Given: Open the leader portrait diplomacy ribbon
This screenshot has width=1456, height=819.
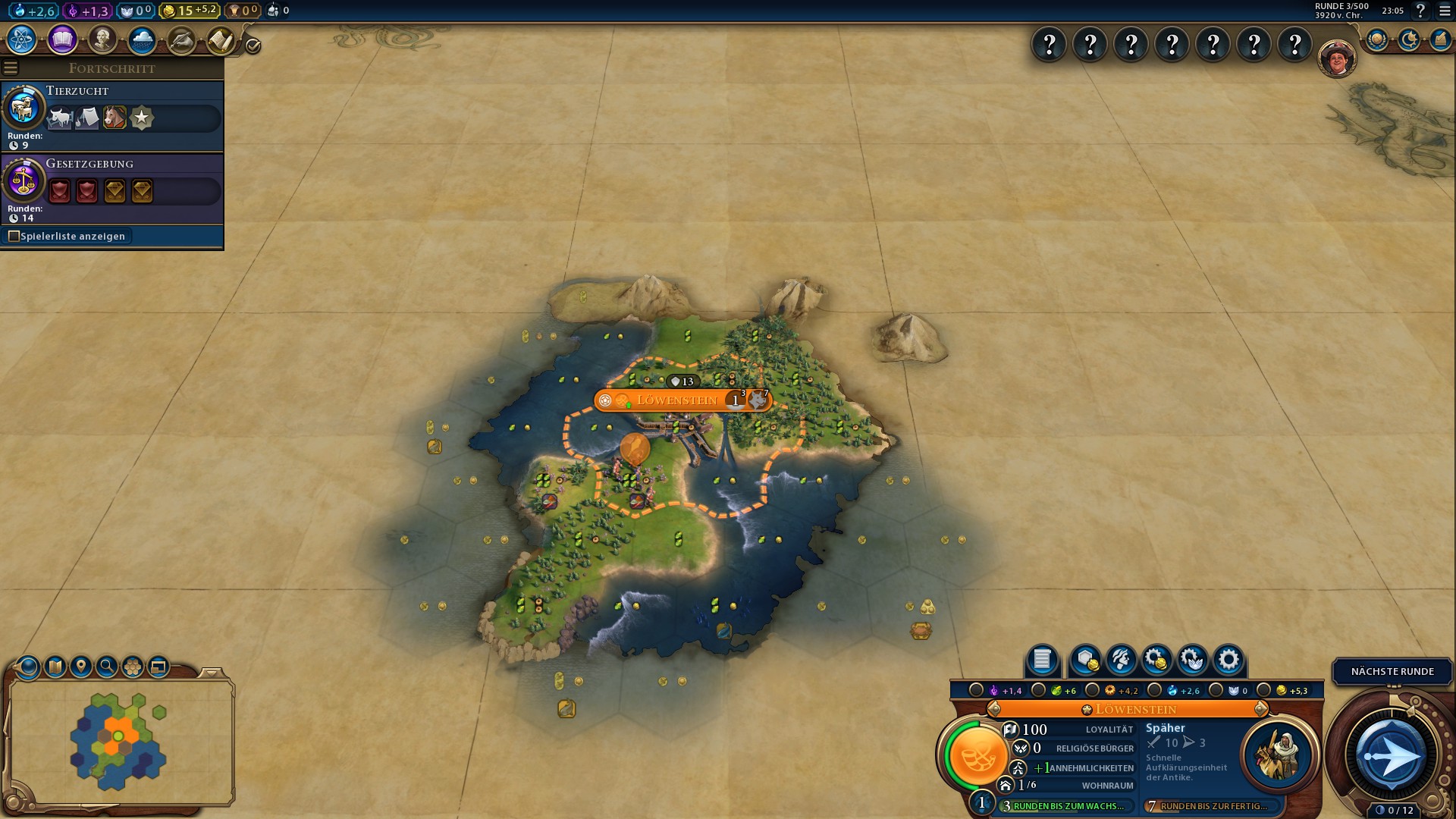Looking at the screenshot, I should click(x=1336, y=58).
